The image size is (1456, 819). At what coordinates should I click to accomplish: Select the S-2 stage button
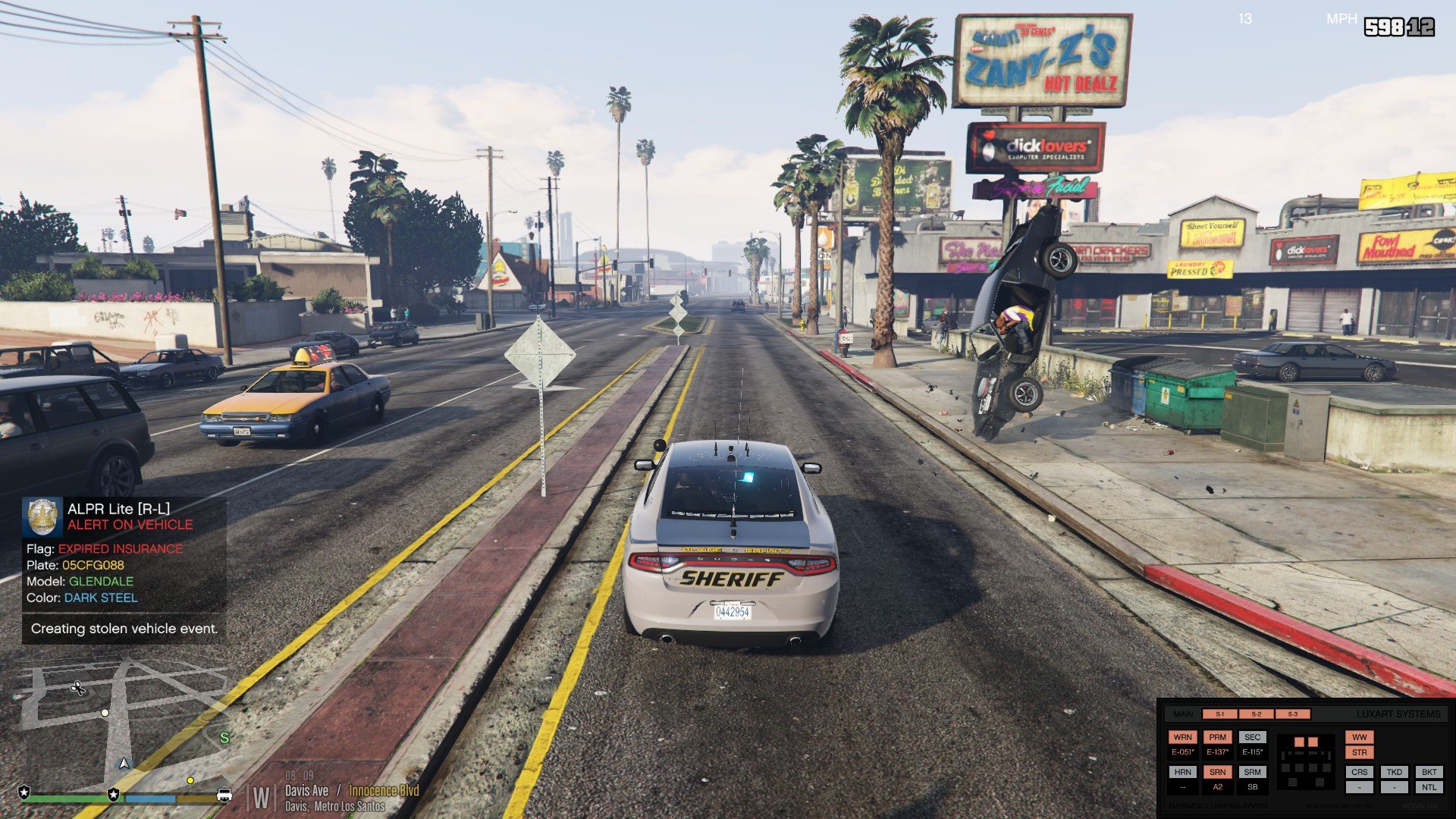point(1257,714)
